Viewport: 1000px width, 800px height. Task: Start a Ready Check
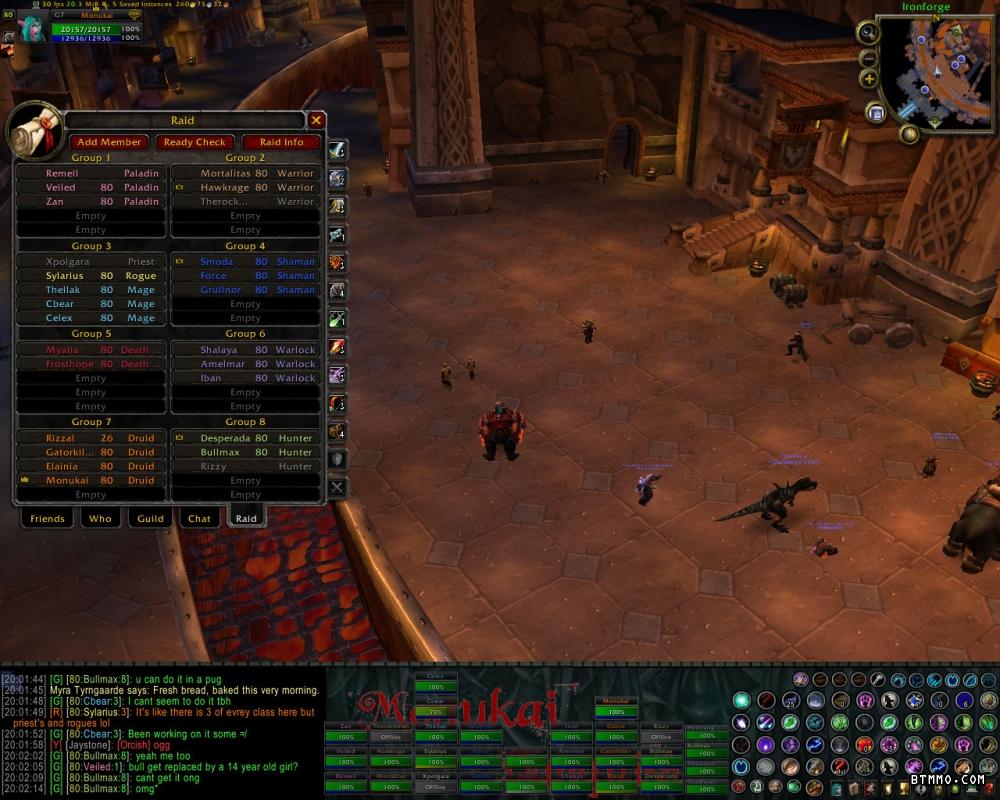(x=195, y=142)
